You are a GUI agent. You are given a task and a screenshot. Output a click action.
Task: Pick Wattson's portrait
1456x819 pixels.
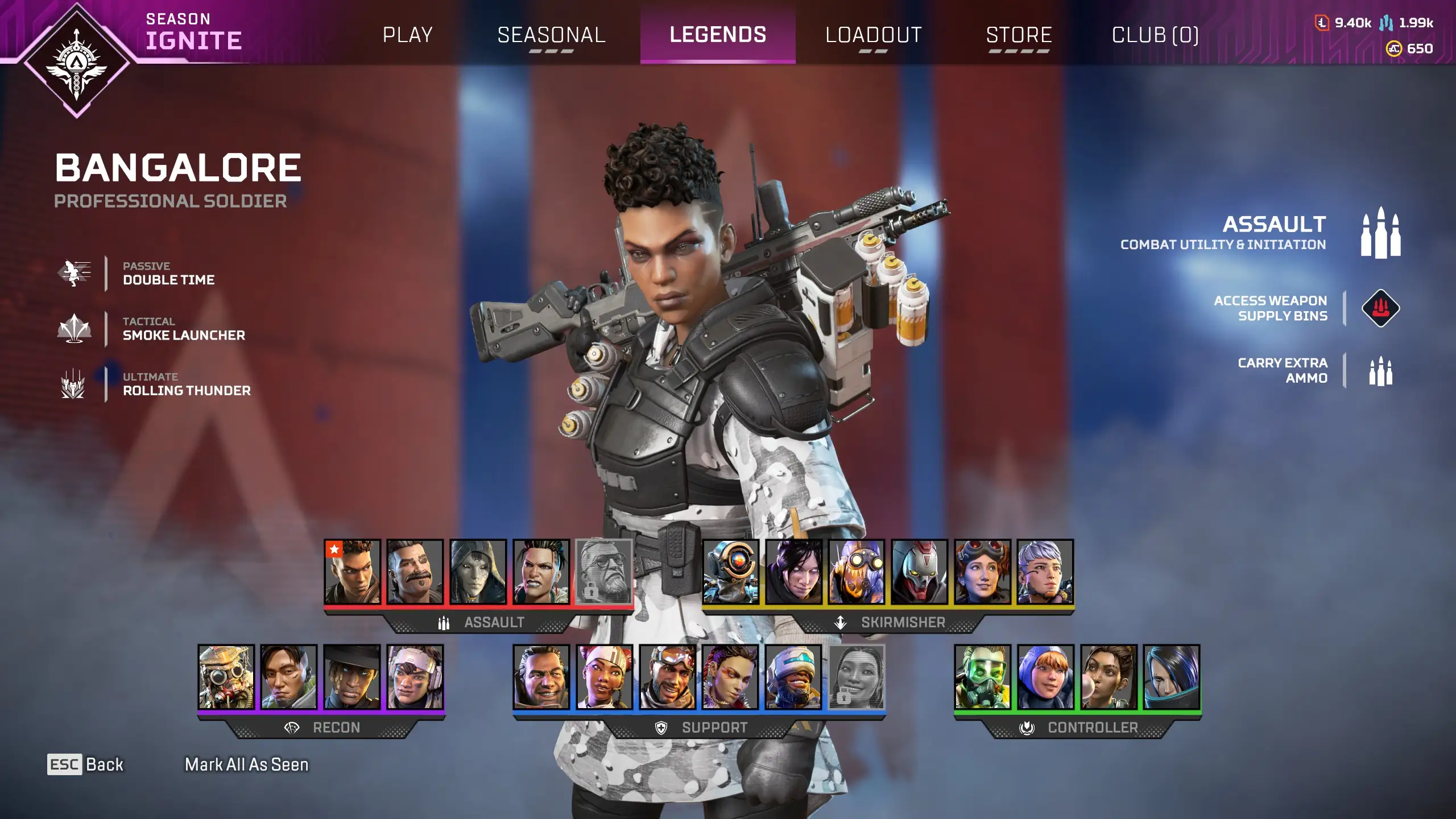point(1045,677)
